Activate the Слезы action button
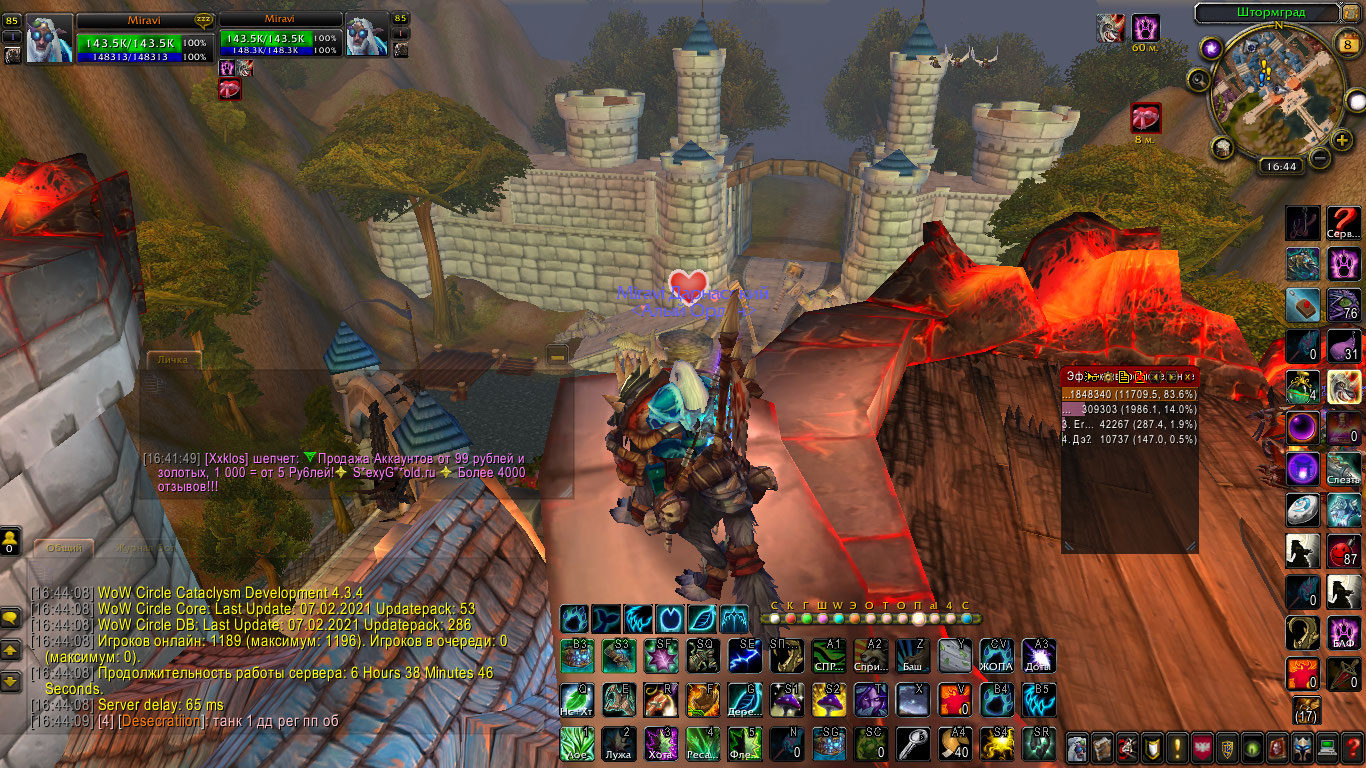The image size is (1366, 768). pyautogui.click(x=1343, y=468)
